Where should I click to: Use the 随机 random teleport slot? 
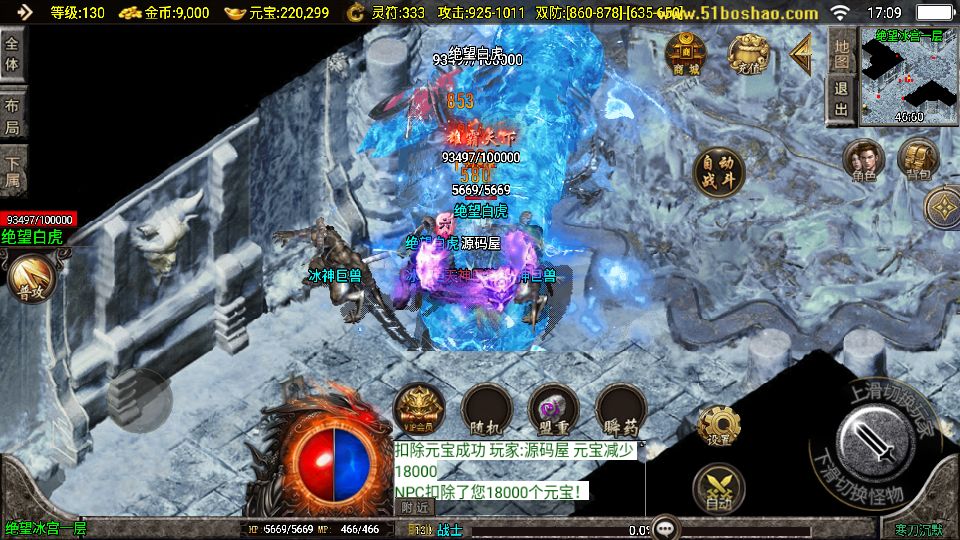[487, 408]
